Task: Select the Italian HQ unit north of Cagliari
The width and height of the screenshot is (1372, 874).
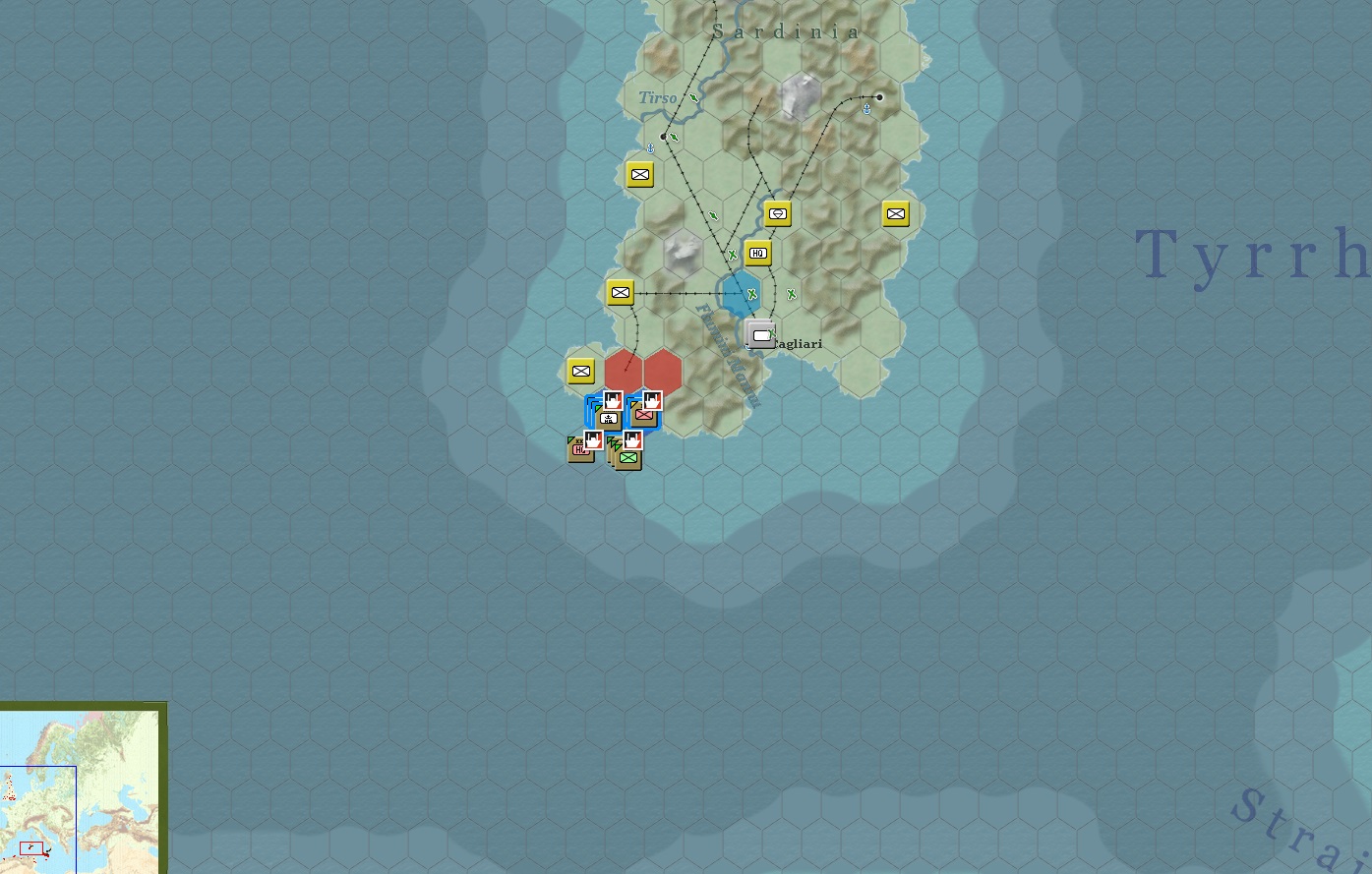Action: [x=756, y=253]
